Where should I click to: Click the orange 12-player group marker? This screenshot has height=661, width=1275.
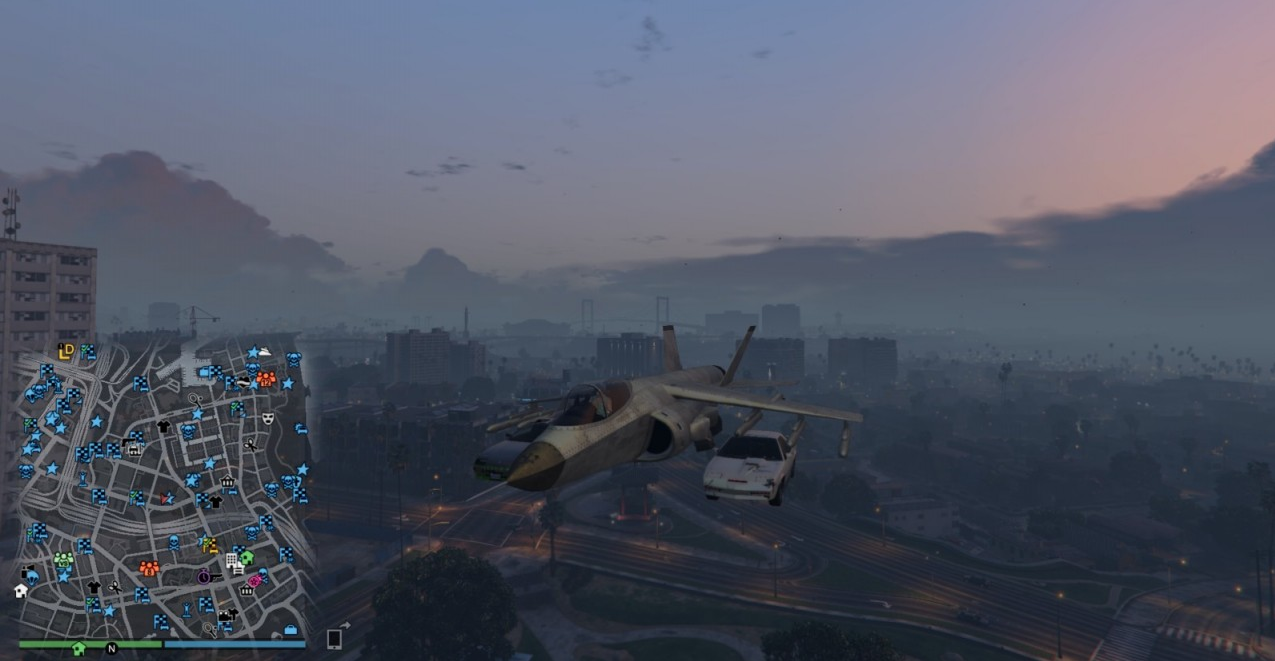[266, 379]
